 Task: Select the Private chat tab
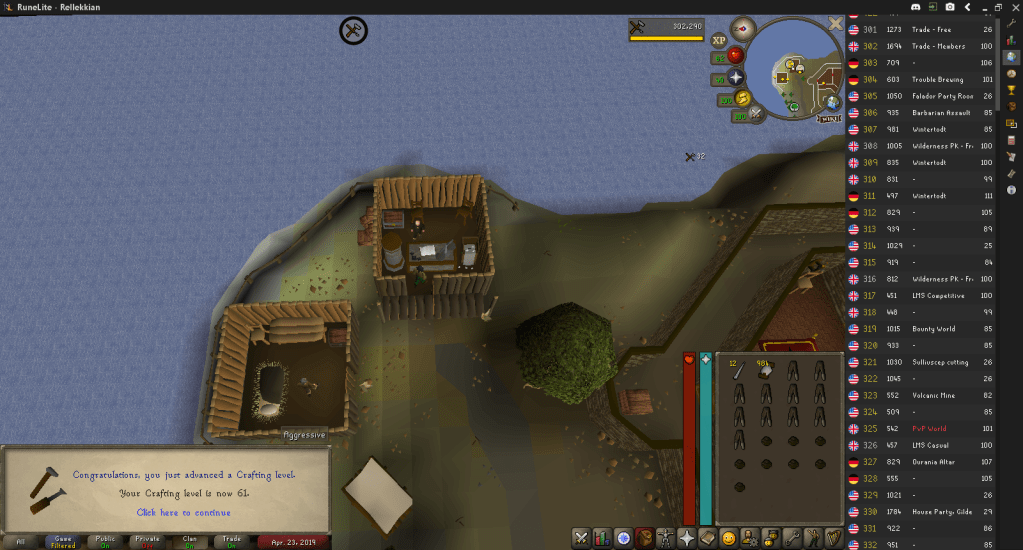[147, 542]
